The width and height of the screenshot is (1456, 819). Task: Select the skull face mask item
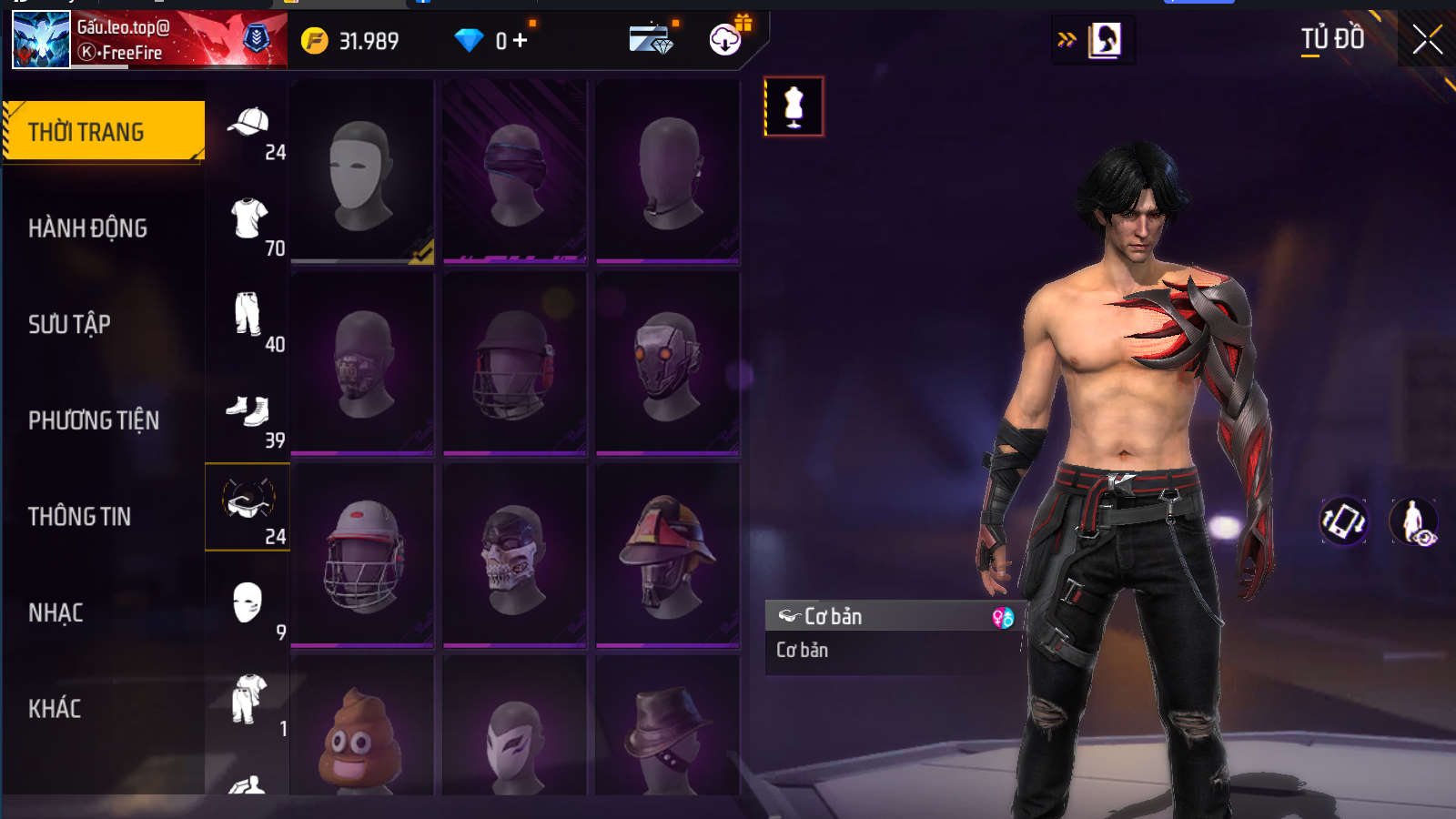pyautogui.click(x=514, y=555)
